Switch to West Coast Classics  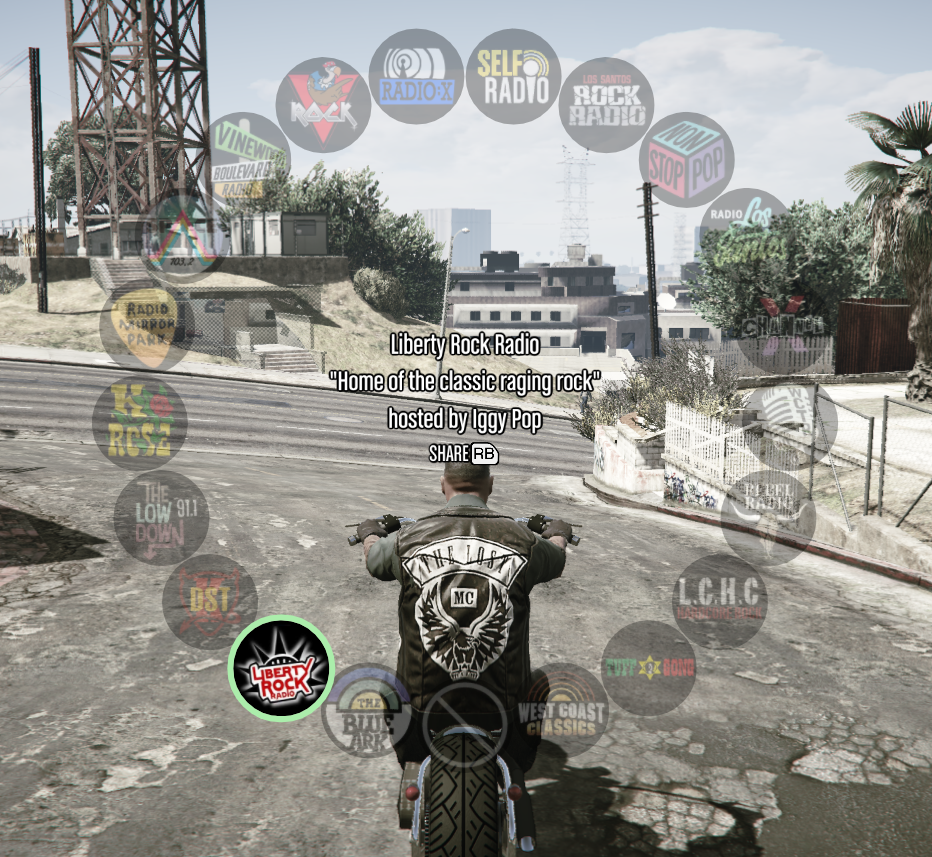click(x=562, y=709)
